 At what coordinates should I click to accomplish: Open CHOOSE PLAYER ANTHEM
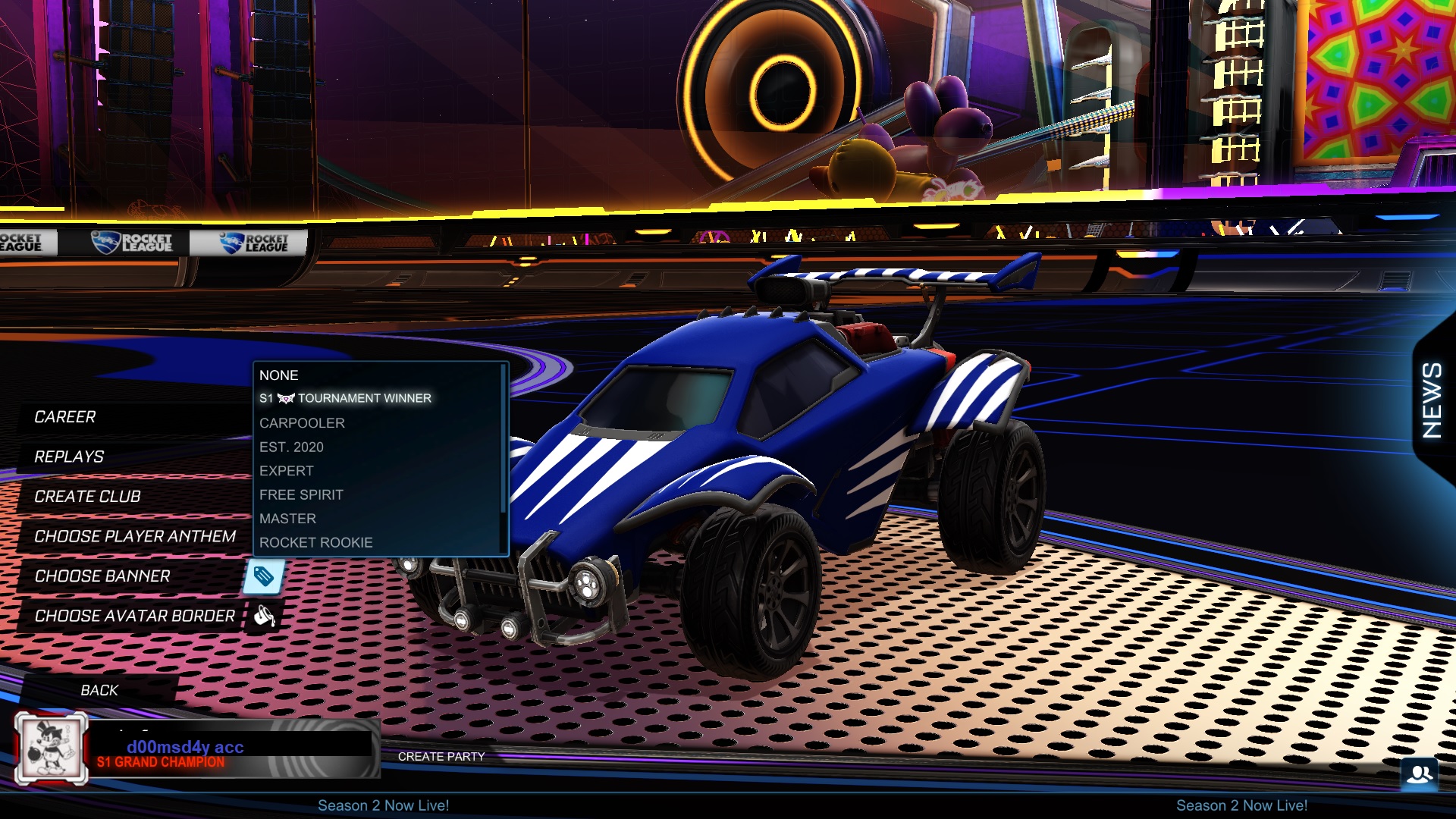(134, 536)
